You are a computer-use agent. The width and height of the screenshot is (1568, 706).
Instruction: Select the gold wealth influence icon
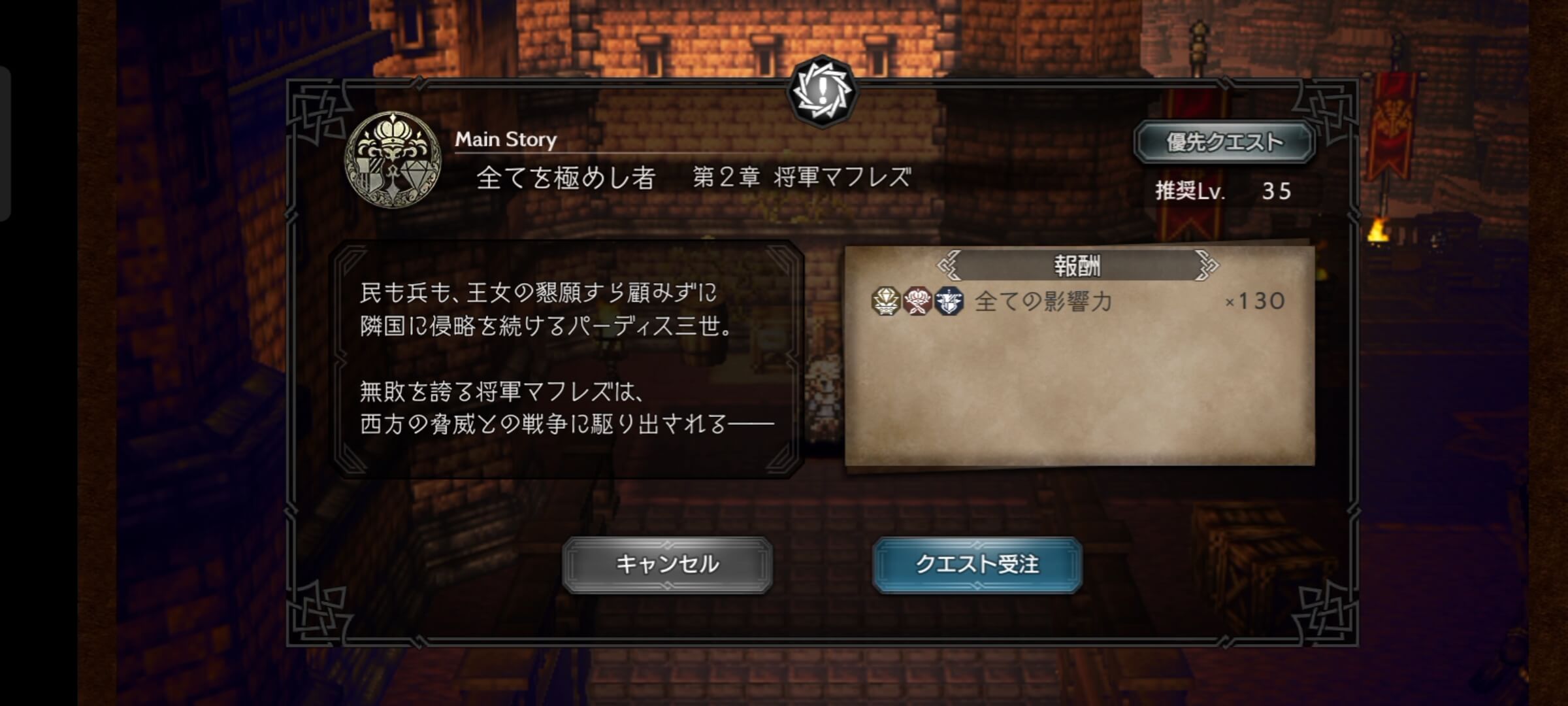point(885,302)
